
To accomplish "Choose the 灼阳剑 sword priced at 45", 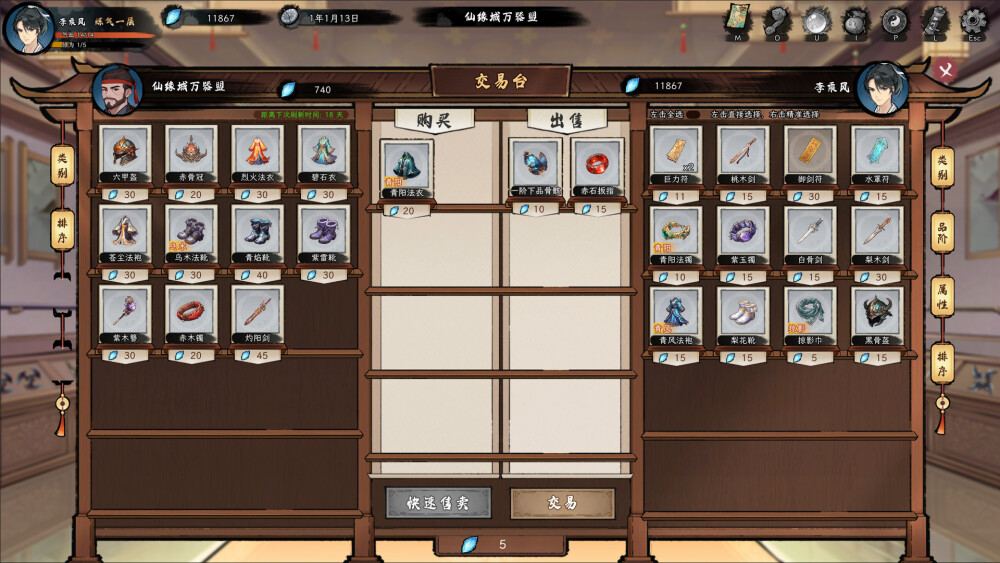I will click(x=258, y=311).
